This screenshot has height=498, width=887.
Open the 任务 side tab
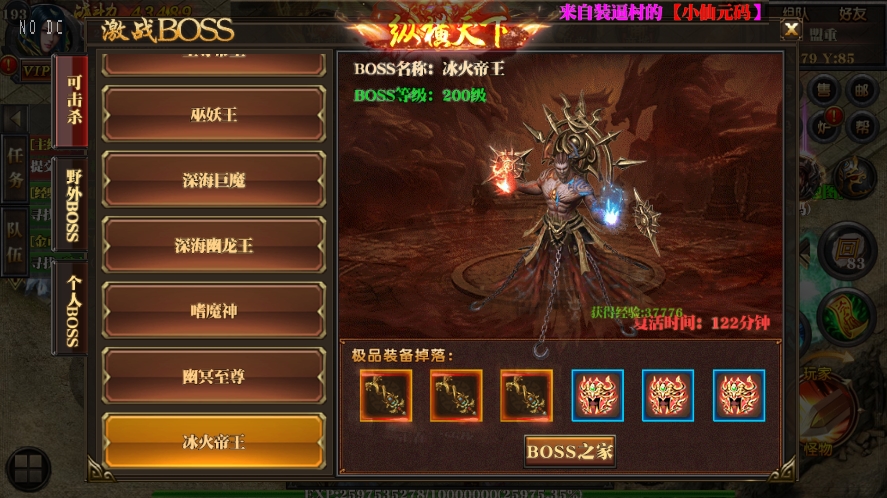point(15,167)
